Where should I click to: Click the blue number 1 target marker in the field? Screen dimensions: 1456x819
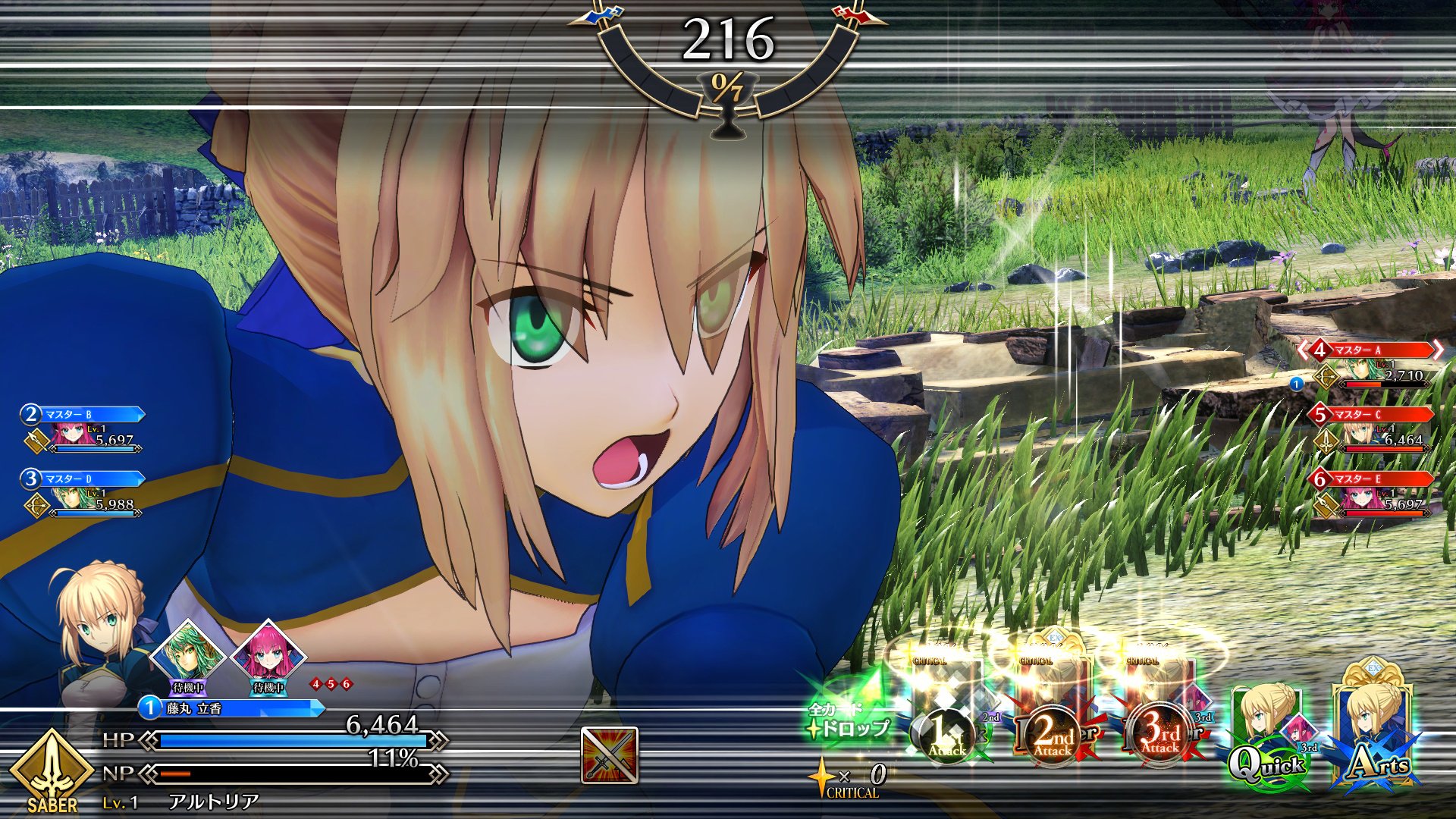[1296, 384]
